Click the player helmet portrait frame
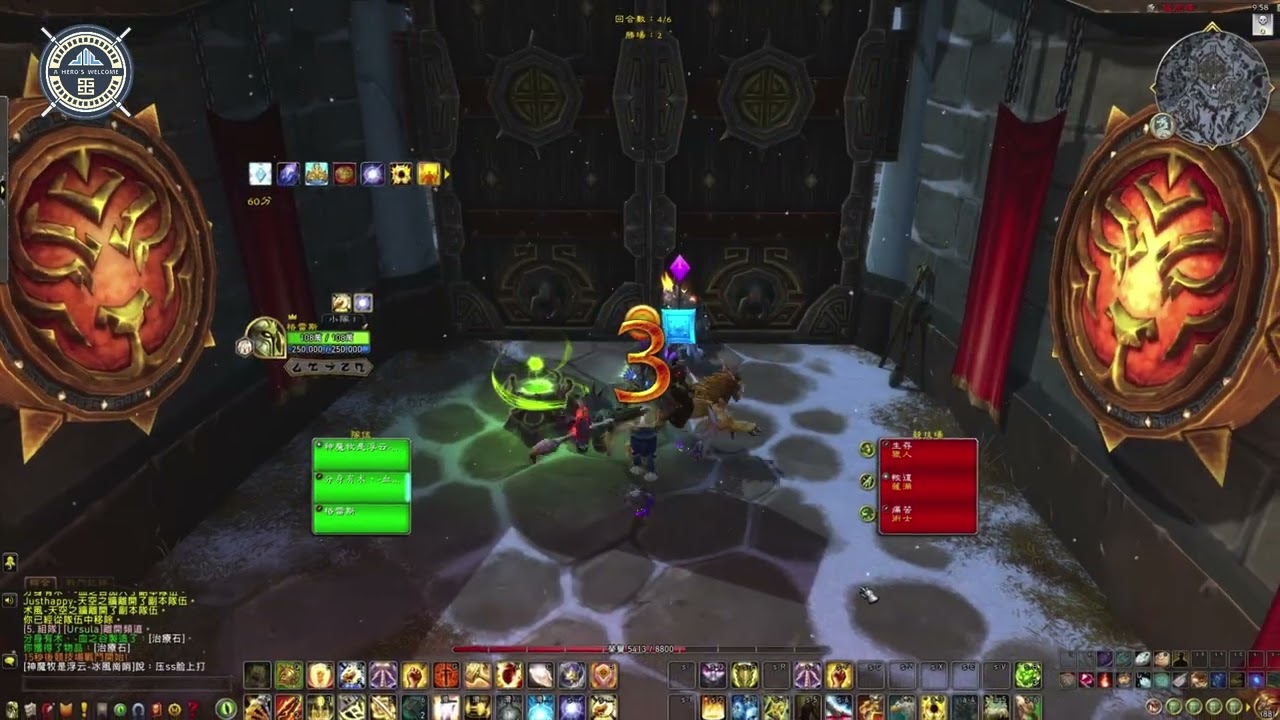Screen dimensions: 1280x720 coord(265,338)
